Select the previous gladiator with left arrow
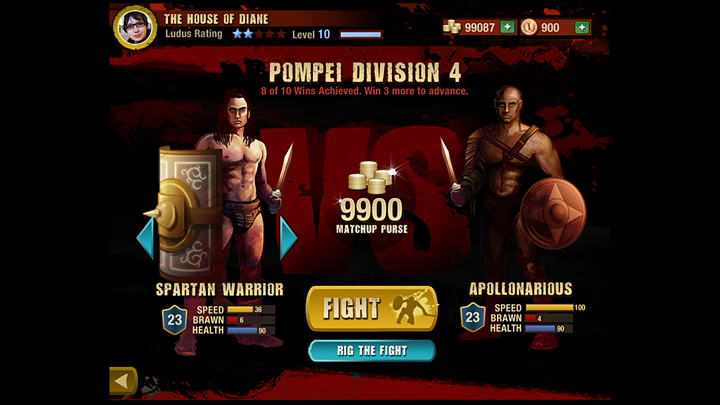 (145, 238)
